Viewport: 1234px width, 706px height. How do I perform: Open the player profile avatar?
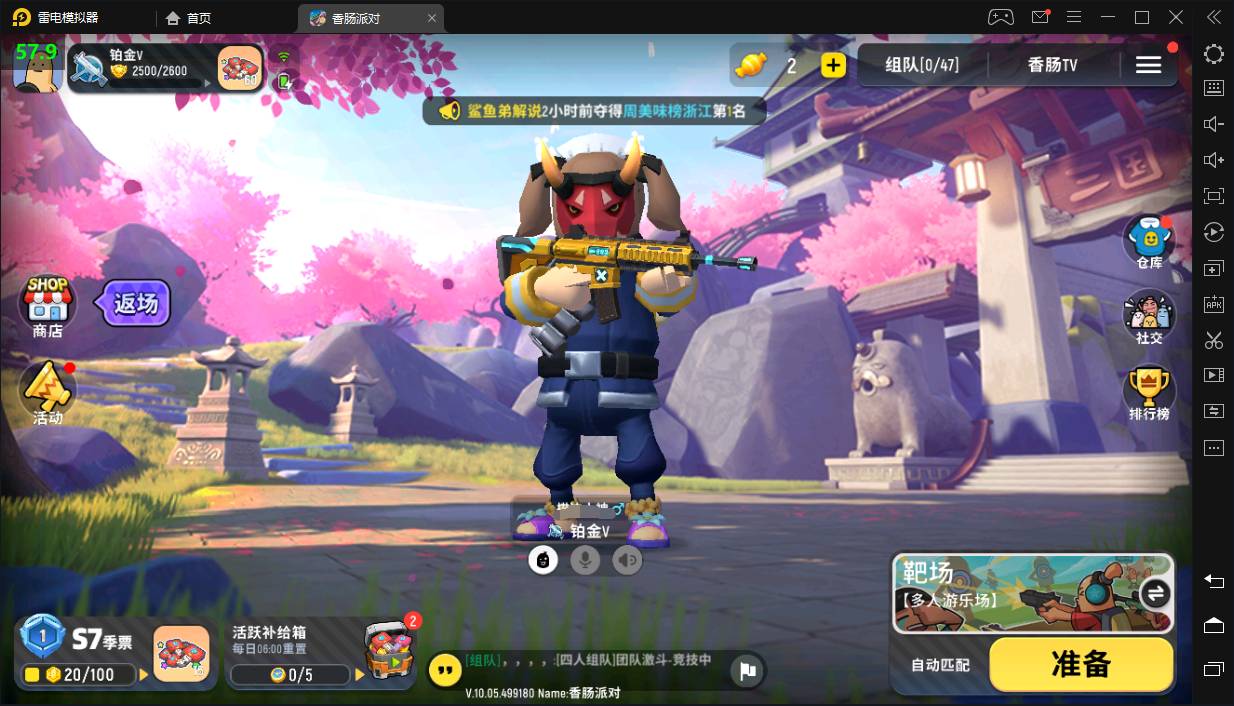(x=36, y=68)
